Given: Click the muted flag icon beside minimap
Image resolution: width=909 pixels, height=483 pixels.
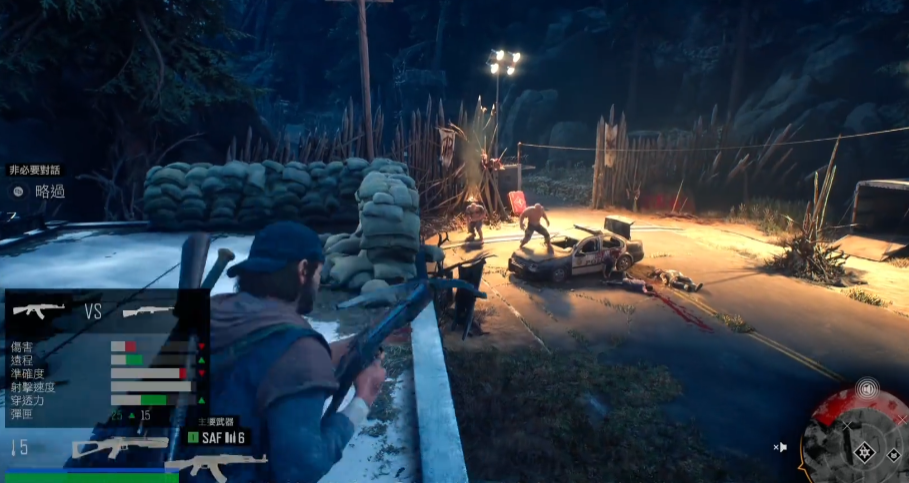Looking at the screenshot, I should coord(781,447).
